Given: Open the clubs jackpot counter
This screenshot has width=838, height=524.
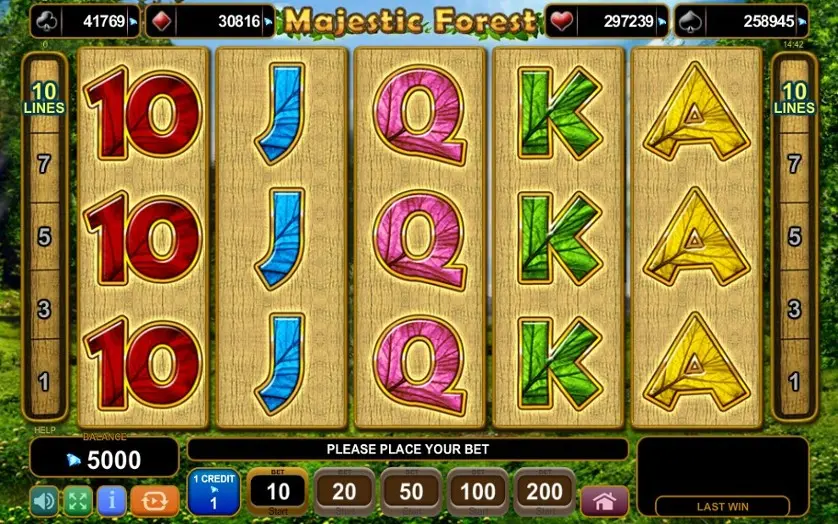Looking at the screenshot, I should [x=85, y=20].
